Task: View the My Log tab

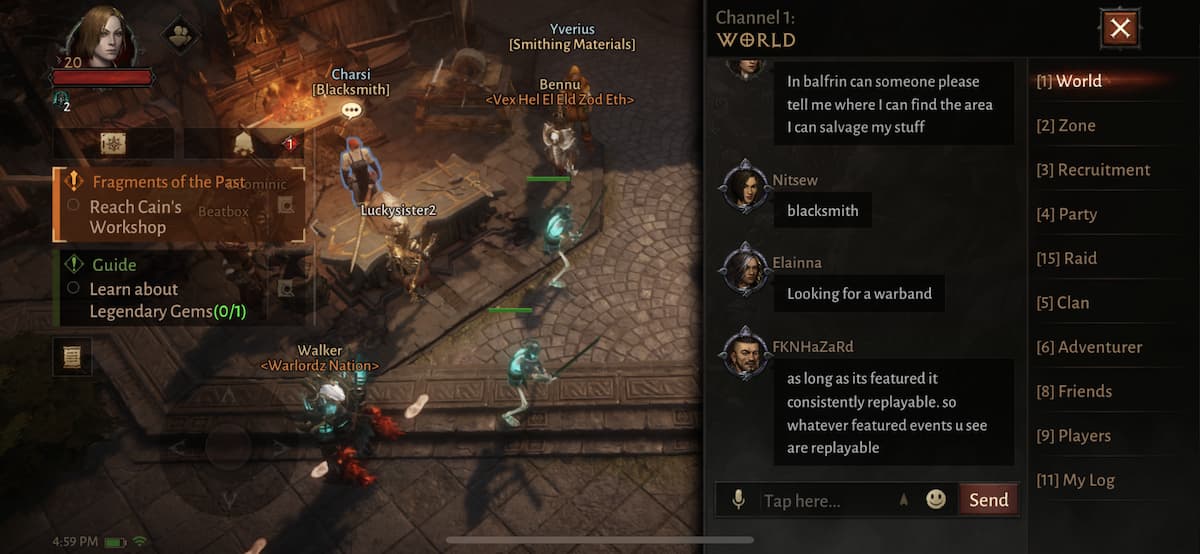Action: pyautogui.click(x=1075, y=480)
